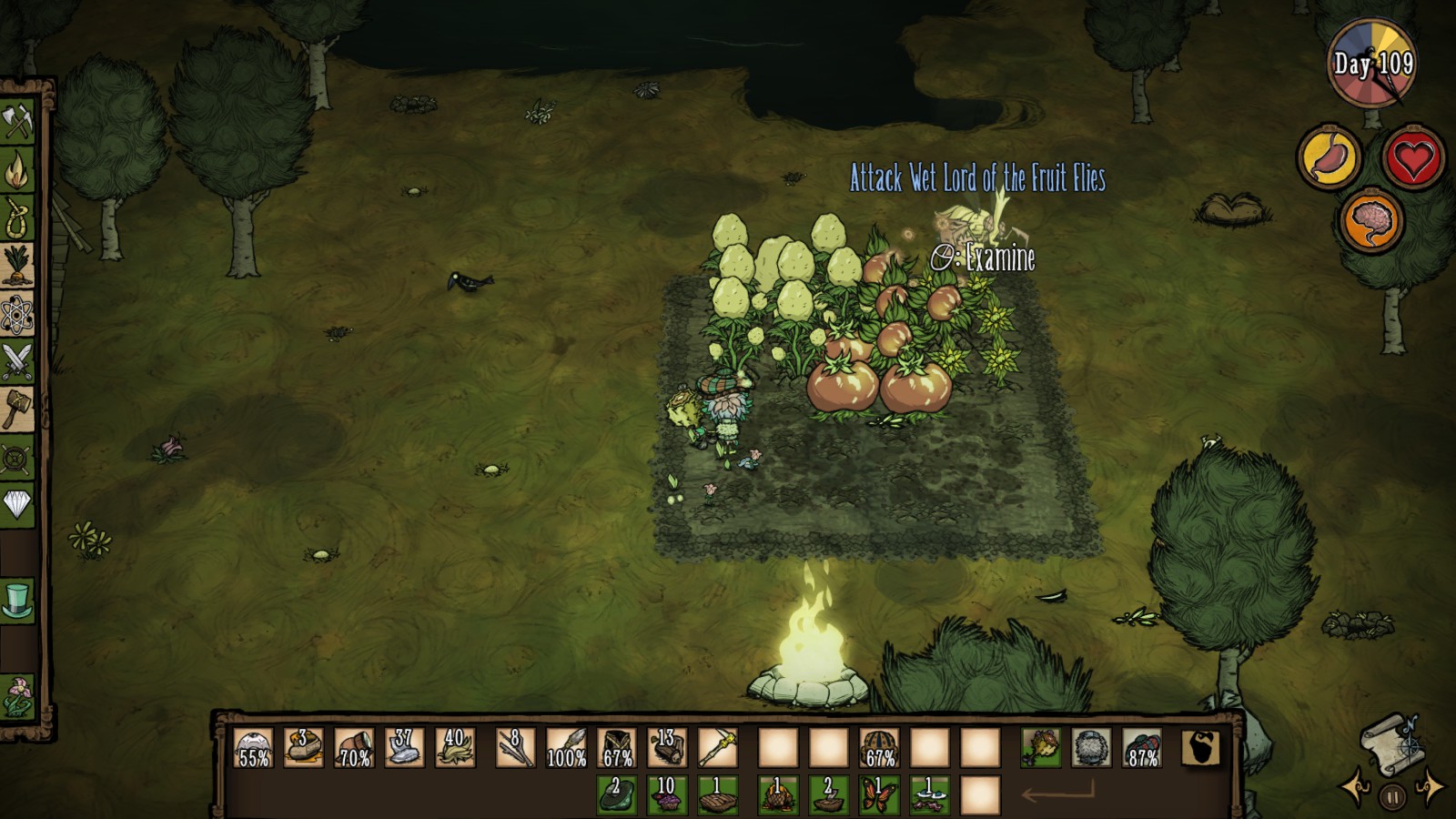Select the butterfly item in backpack row
The height and width of the screenshot is (819, 1456).
(879, 794)
